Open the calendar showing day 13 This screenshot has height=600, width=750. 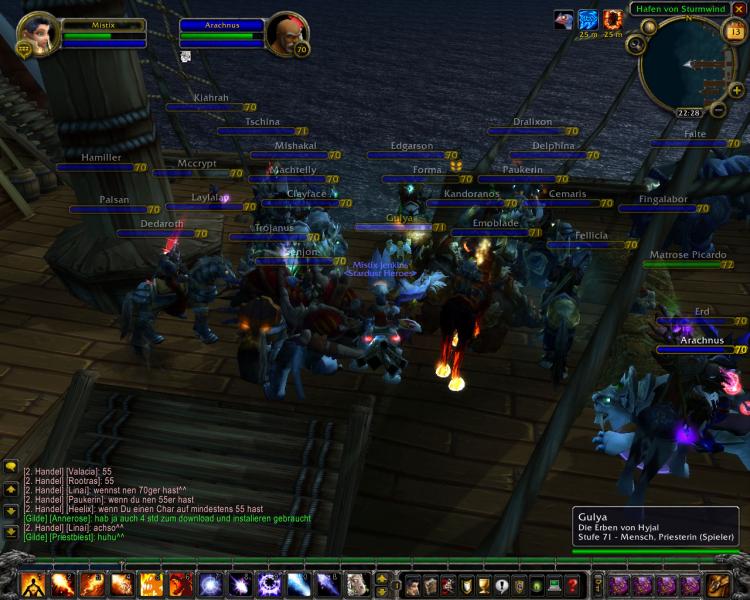click(x=735, y=31)
